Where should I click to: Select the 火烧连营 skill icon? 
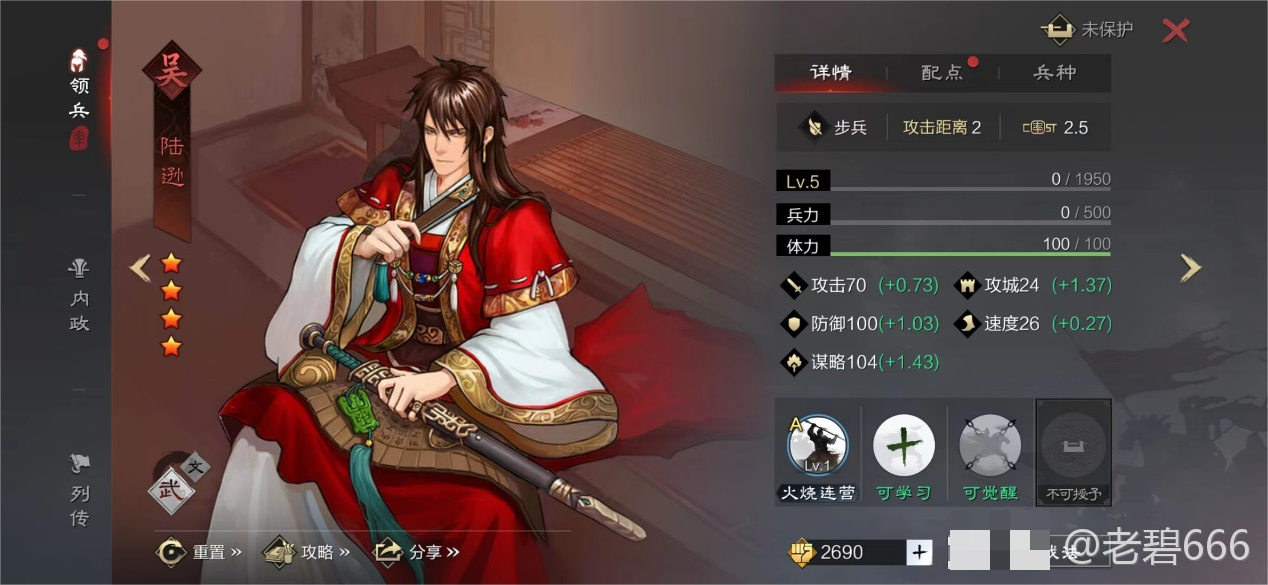click(818, 446)
